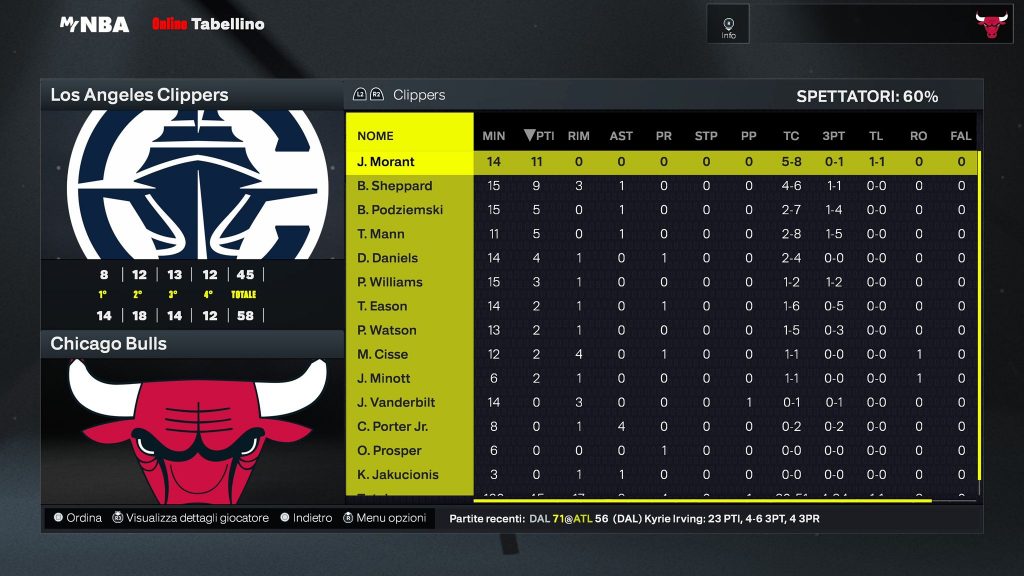Pick K. Jakucionis in the box score
1024x576 pixels.
398,474
